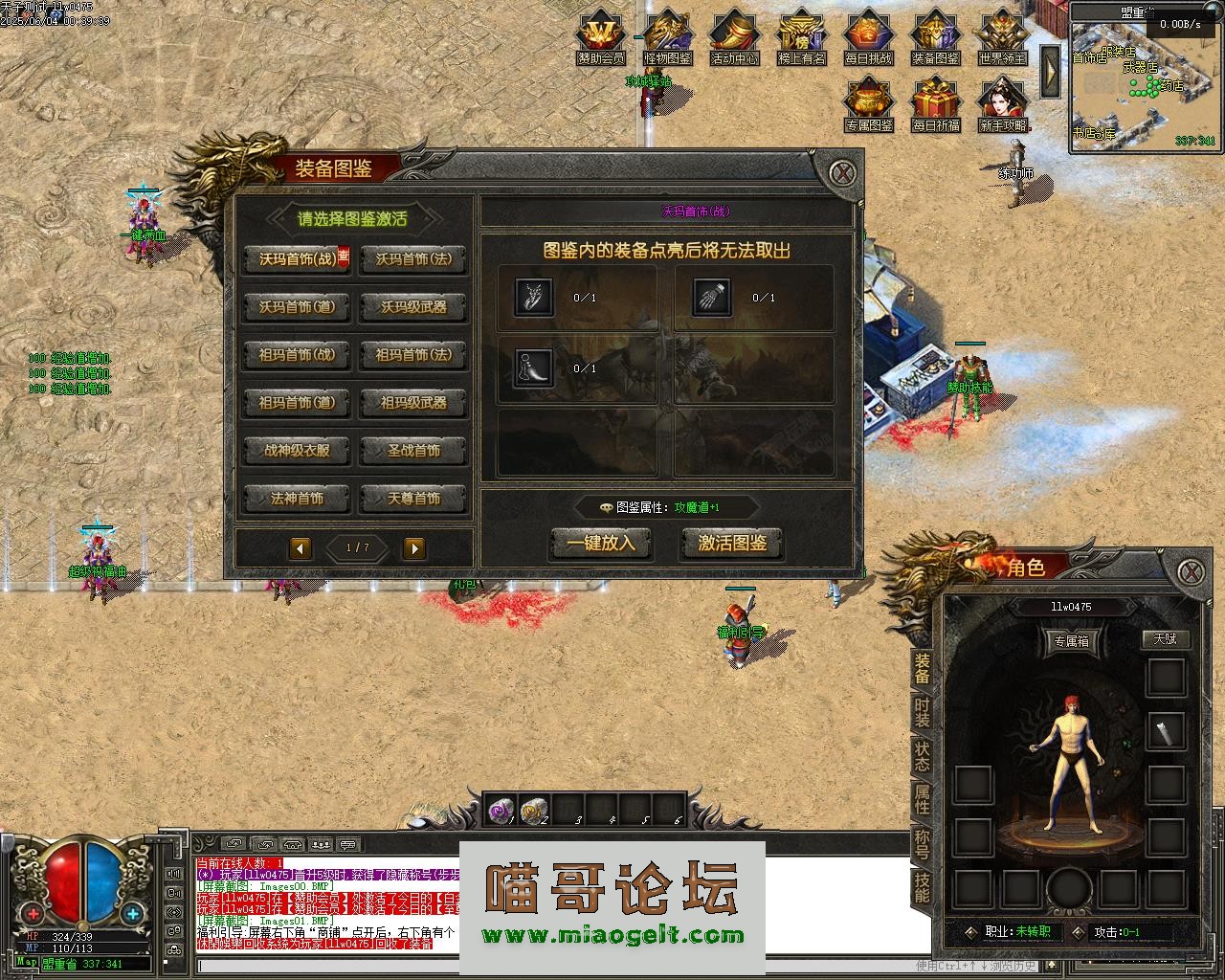The image size is (1225, 980).
Task: Open the 天赋 talent button
Action: (1165, 638)
